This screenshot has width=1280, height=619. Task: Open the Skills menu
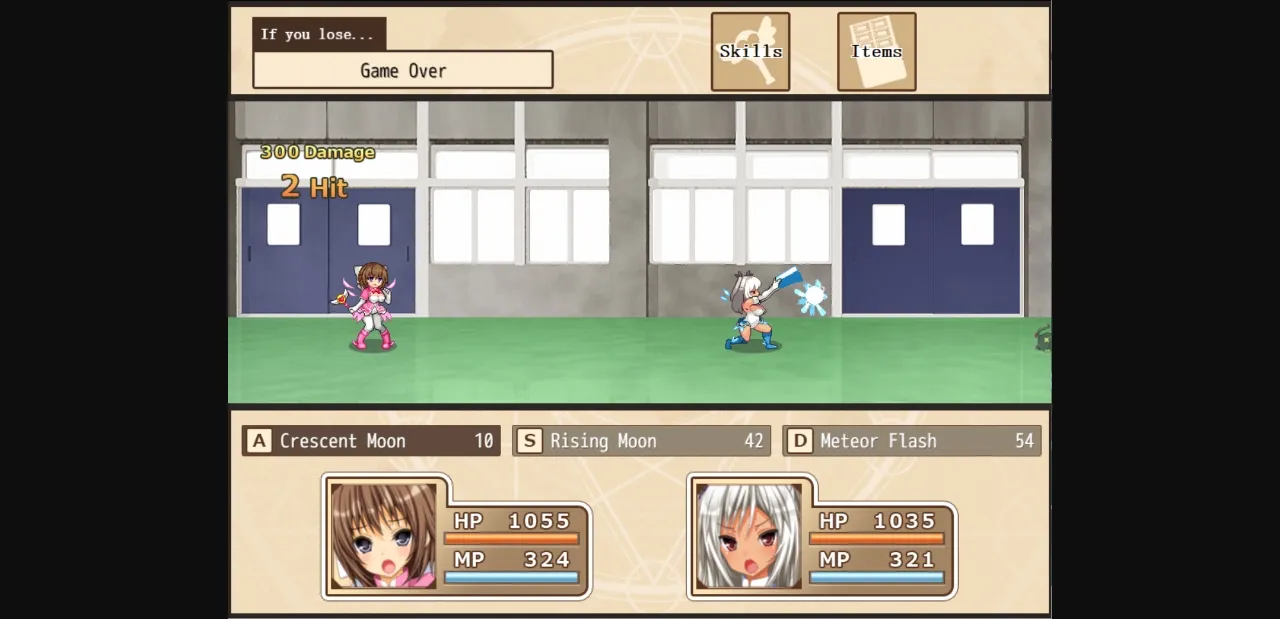click(x=750, y=52)
